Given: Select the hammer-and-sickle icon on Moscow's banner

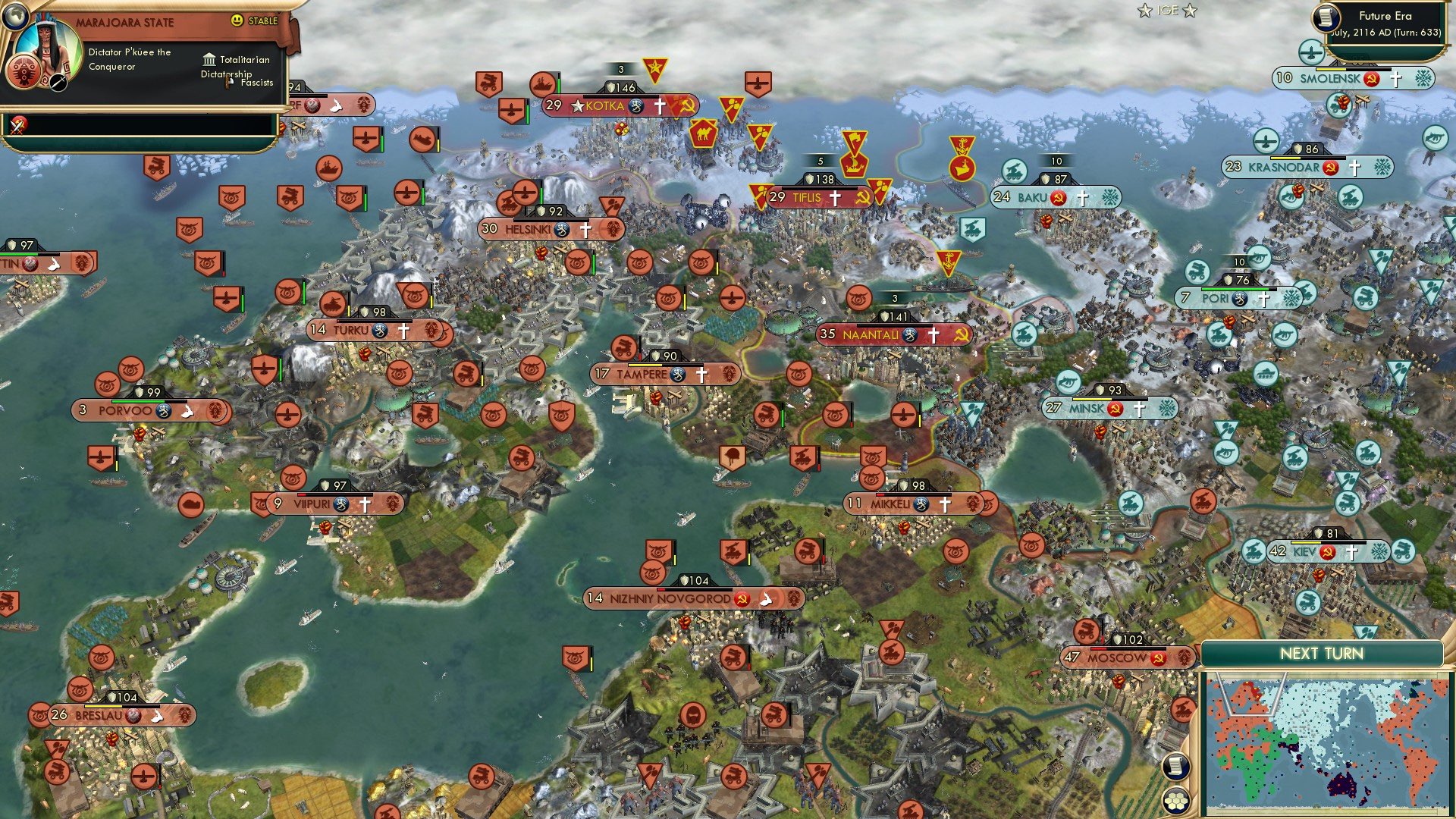Looking at the screenshot, I should 1156,657.
